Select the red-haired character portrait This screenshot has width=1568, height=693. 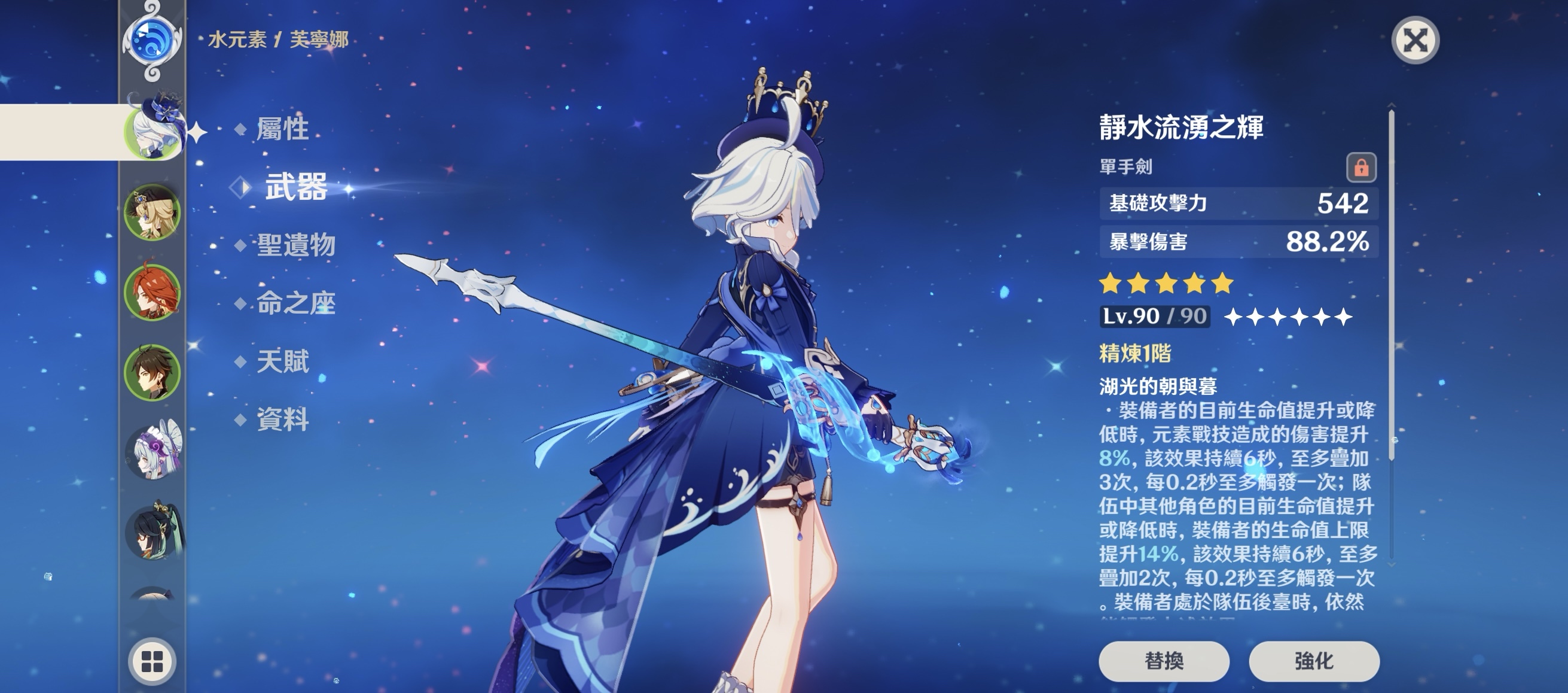tap(152, 293)
